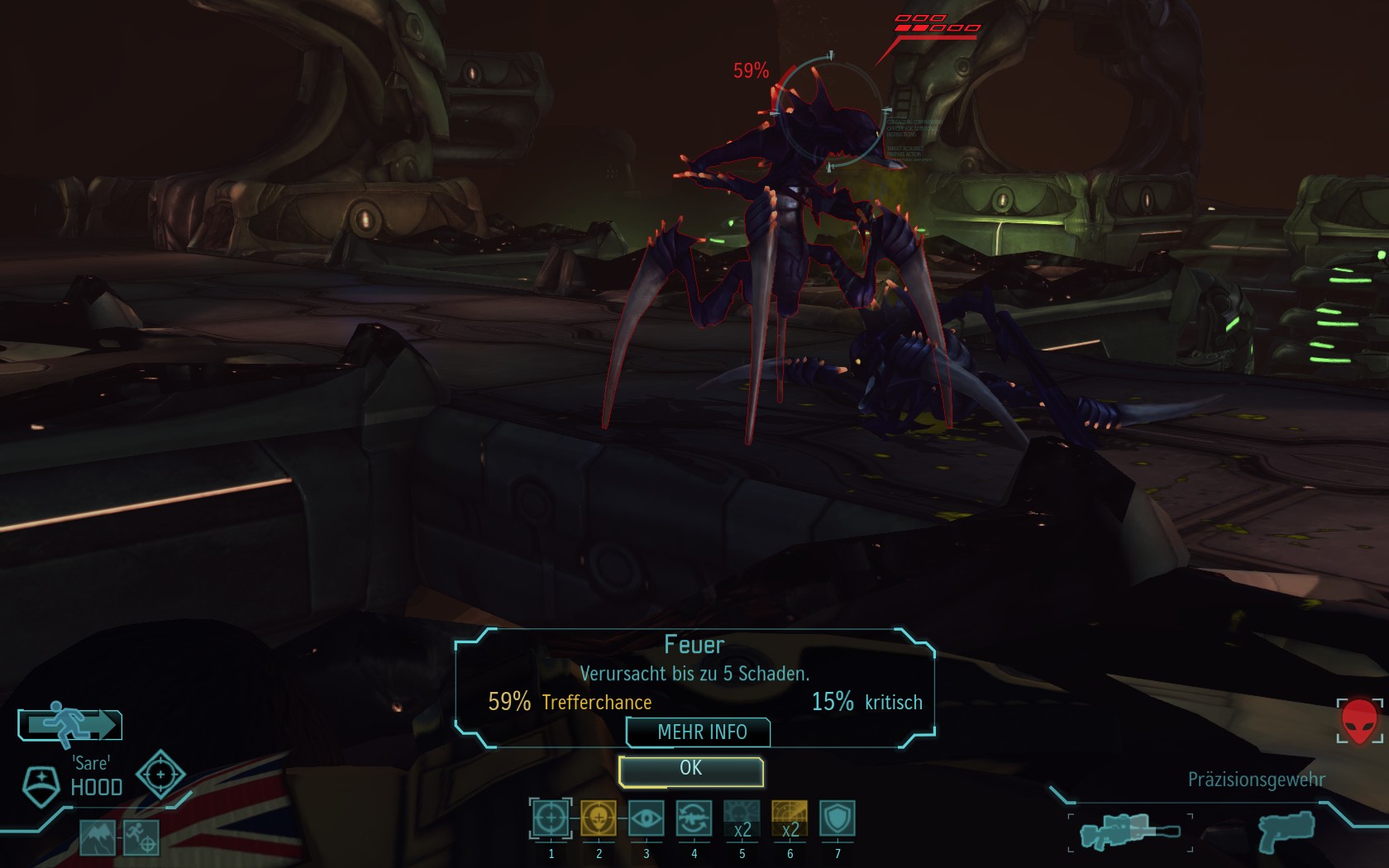Confirm the shot with the OK button
The image size is (1389, 868).
(x=690, y=770)
